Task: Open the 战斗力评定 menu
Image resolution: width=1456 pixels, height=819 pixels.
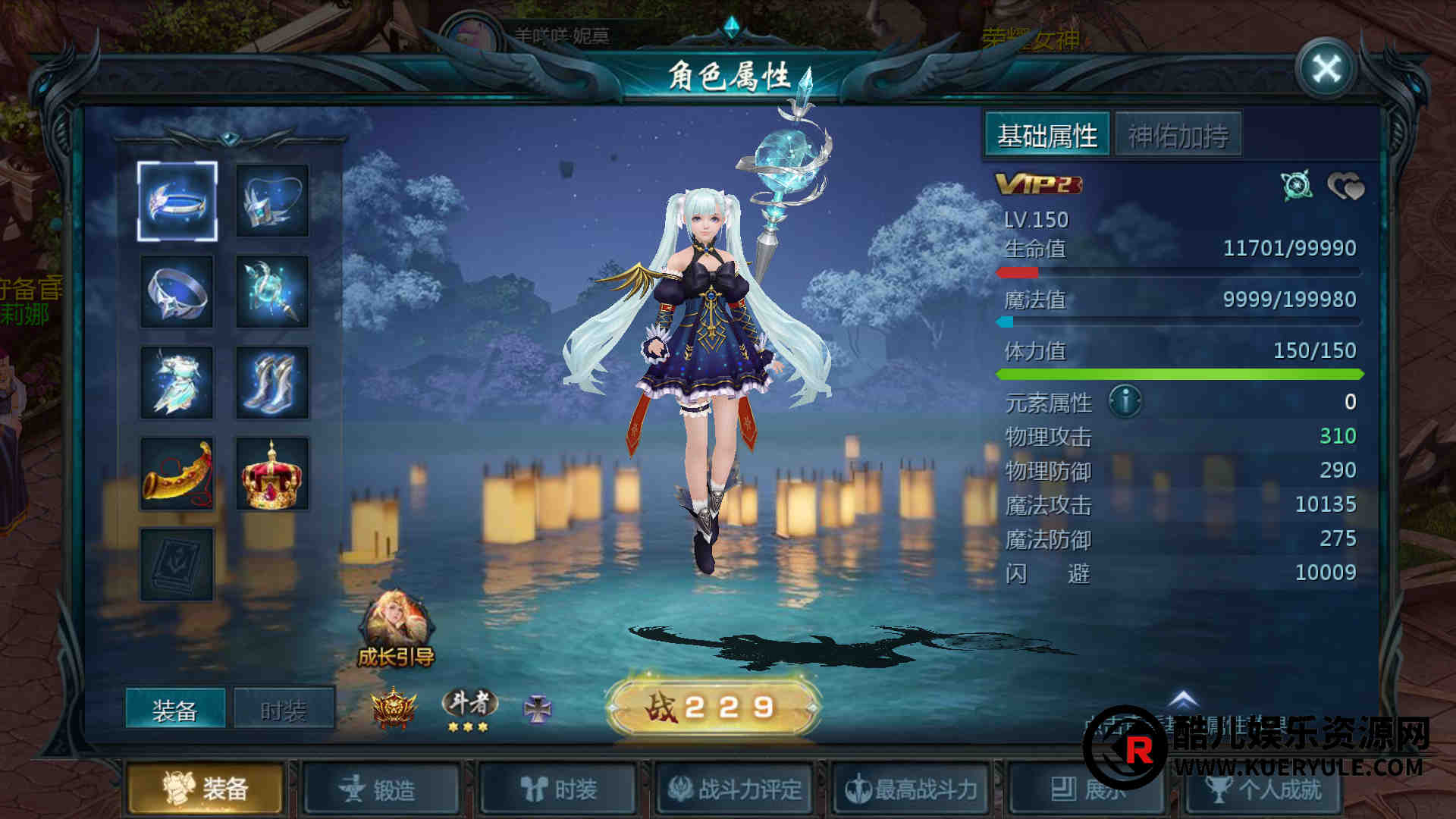Action: pos(735,790)
